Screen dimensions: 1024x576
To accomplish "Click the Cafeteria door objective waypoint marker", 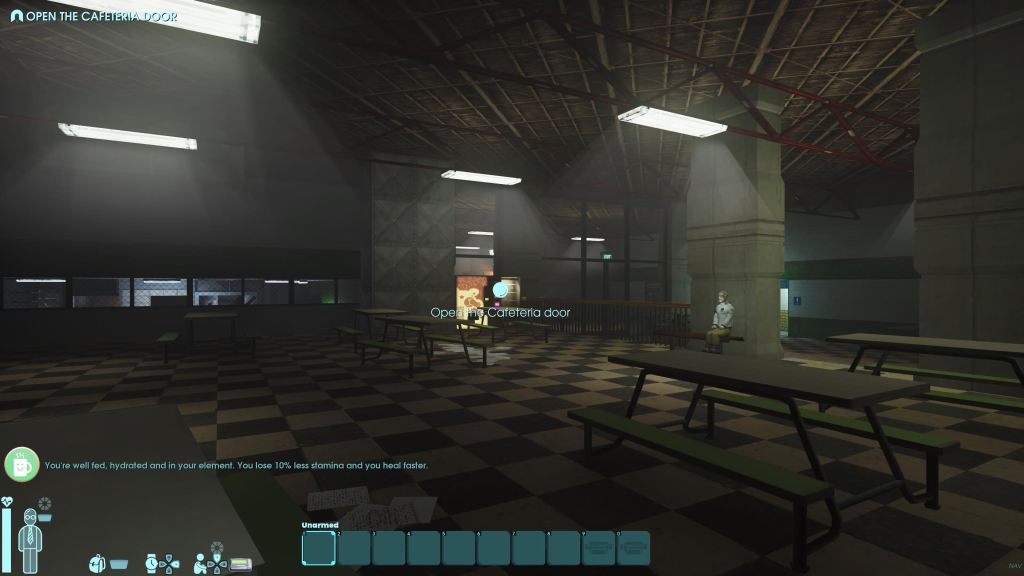I will (x=500, y=290).
